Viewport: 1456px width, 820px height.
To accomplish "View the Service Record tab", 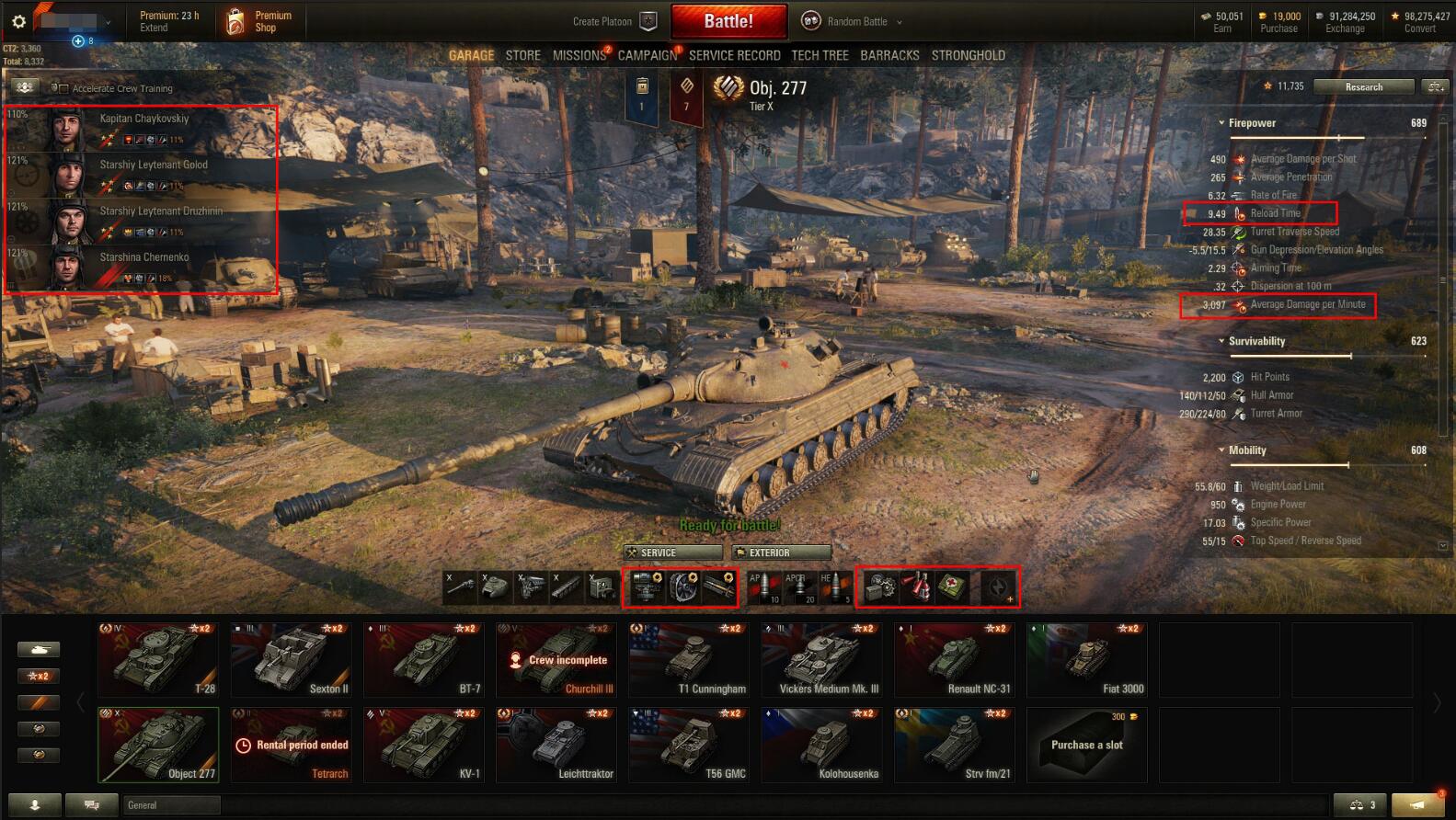I will point(734,55).
